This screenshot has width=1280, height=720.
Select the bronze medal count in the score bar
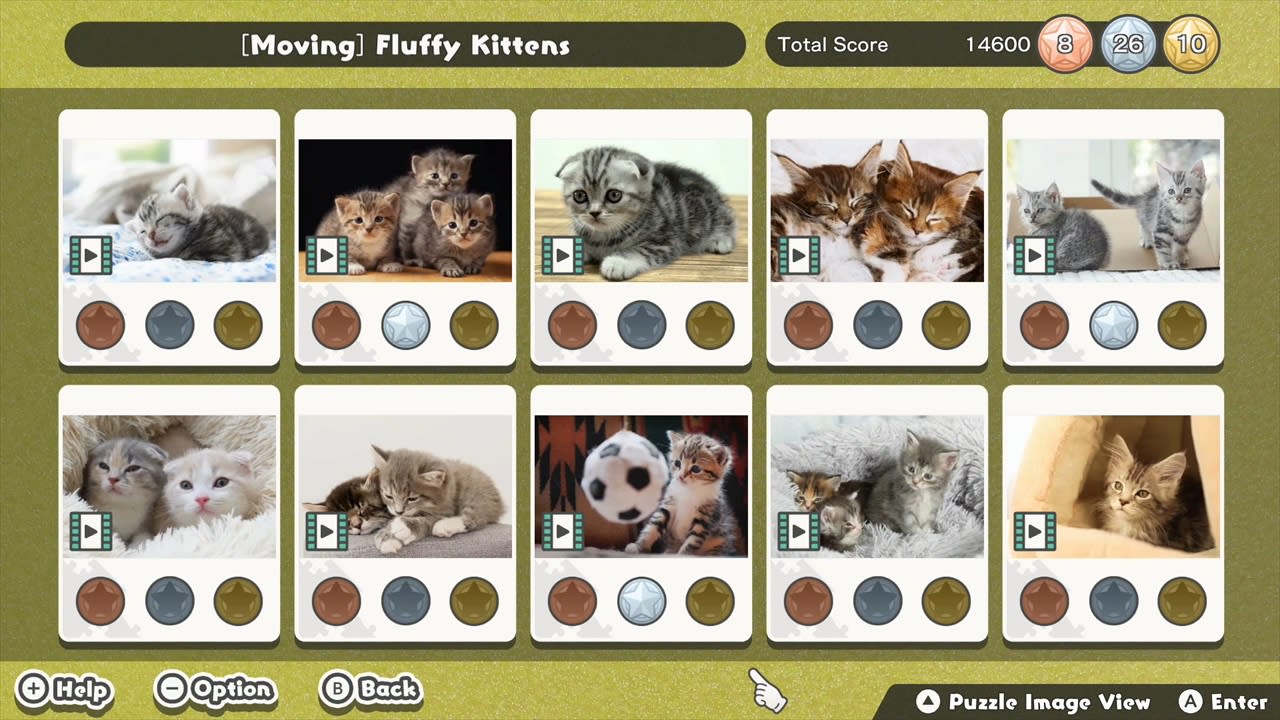point(1064,44)
